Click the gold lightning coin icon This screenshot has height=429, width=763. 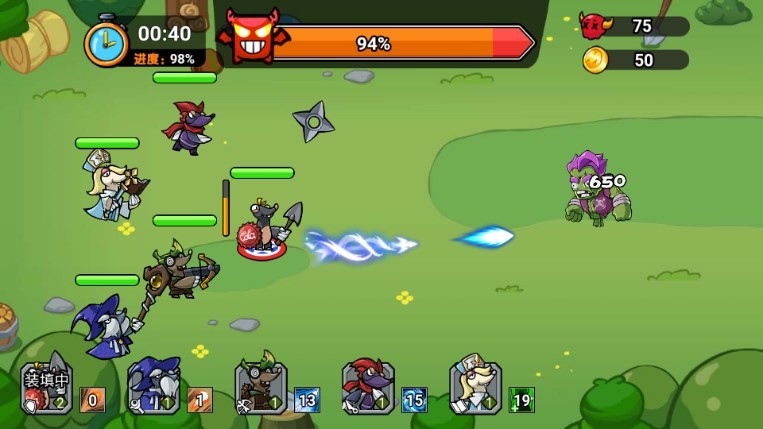(595, 60)
